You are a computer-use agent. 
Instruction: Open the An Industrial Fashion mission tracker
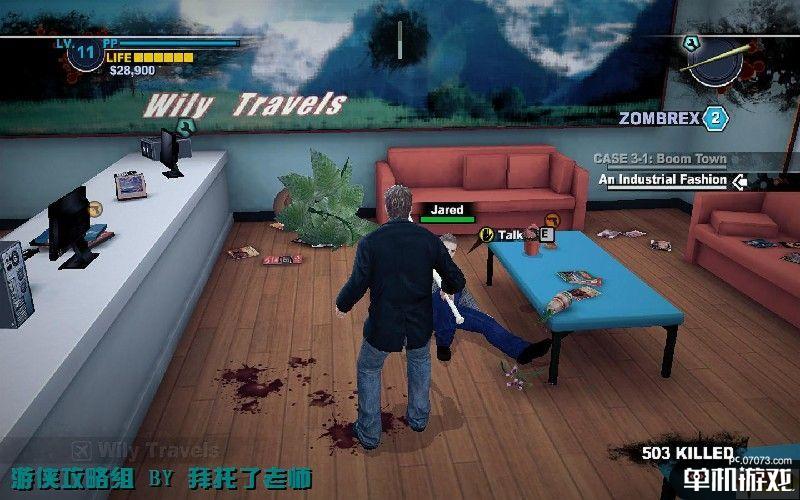(x=664, y=180)
